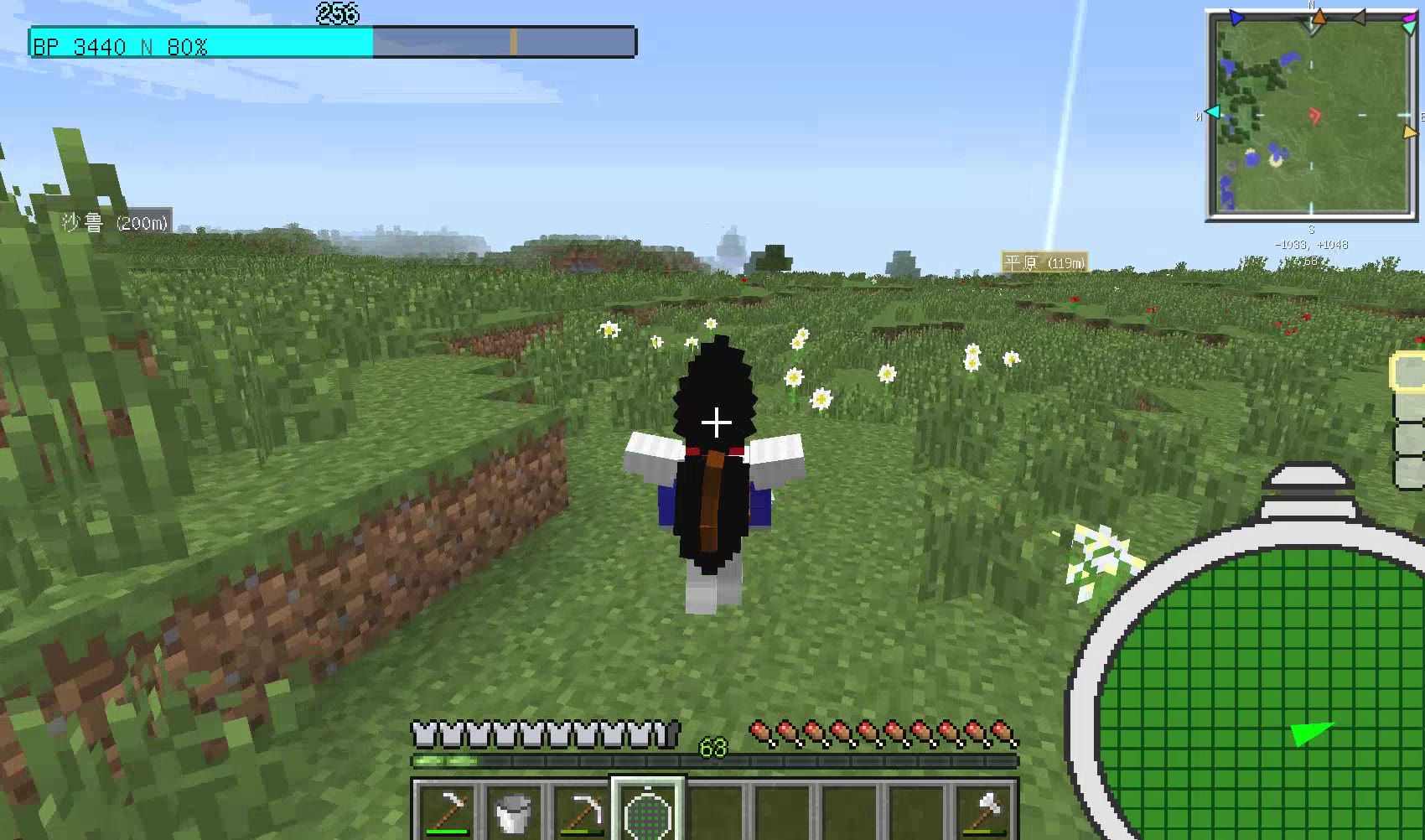Click the 平原 (119m) waypoint banner

tap(1042, 262)
